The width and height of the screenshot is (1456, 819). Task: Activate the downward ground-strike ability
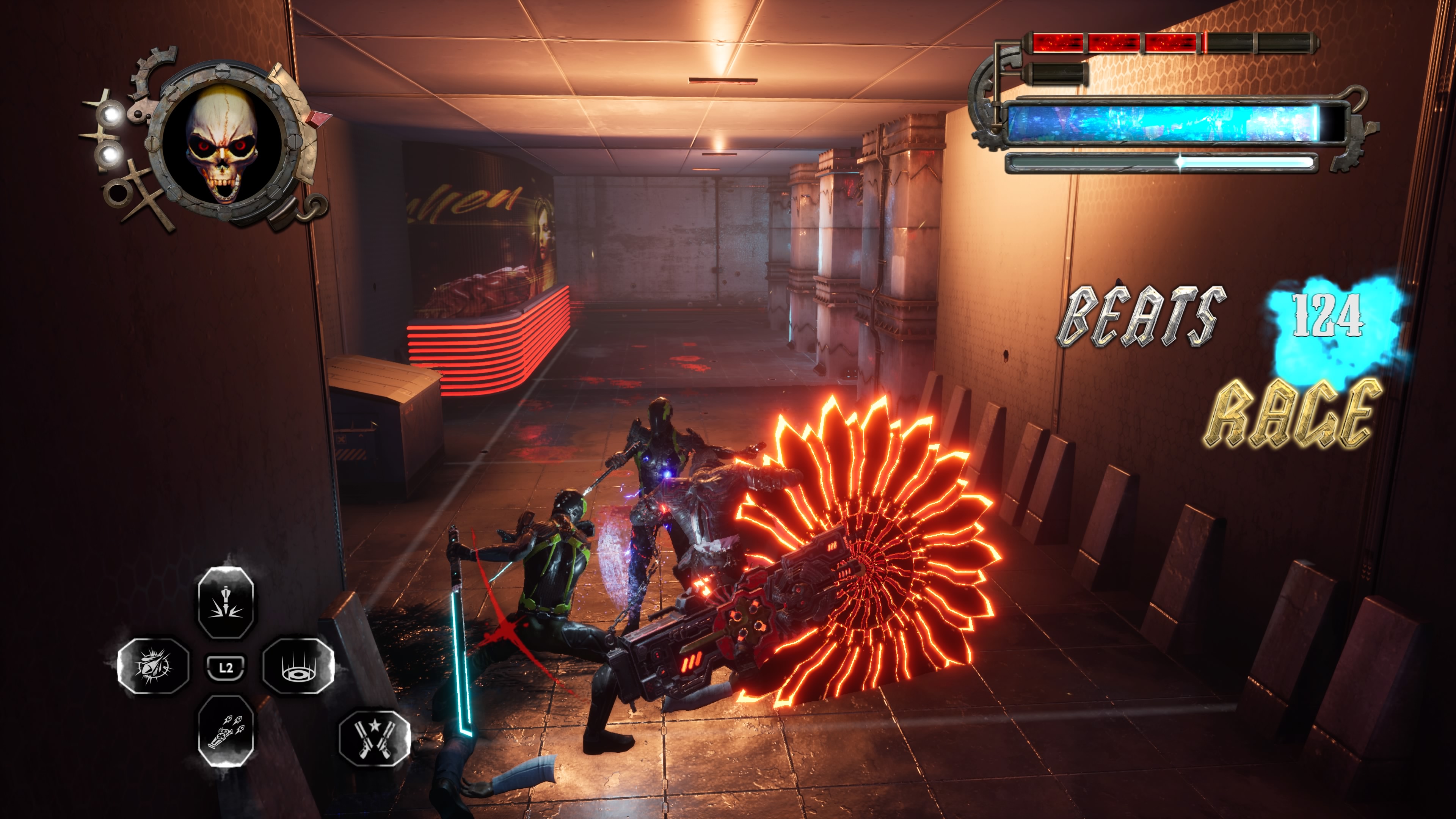pos(226,602)
